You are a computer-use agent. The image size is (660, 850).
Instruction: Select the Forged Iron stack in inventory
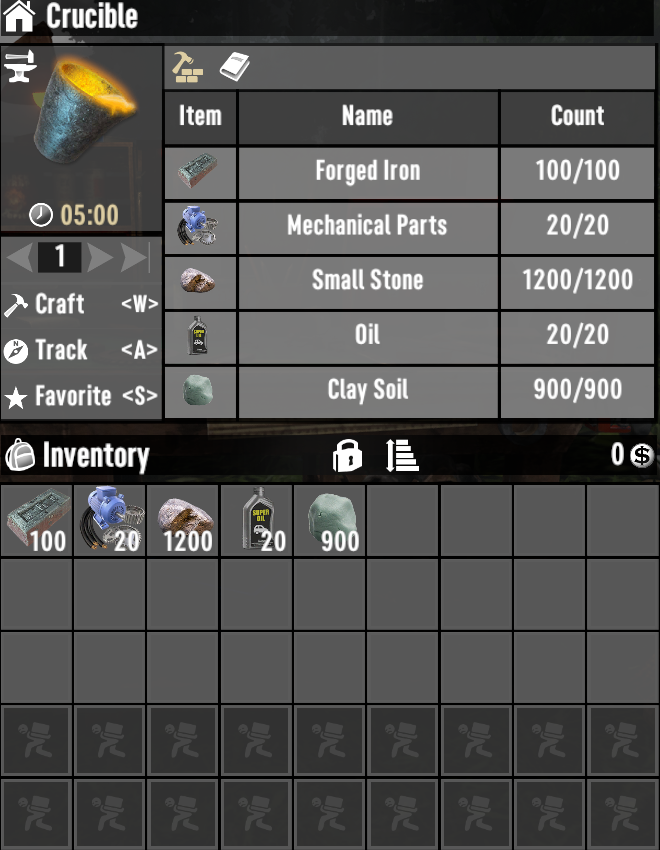[36, 521]
